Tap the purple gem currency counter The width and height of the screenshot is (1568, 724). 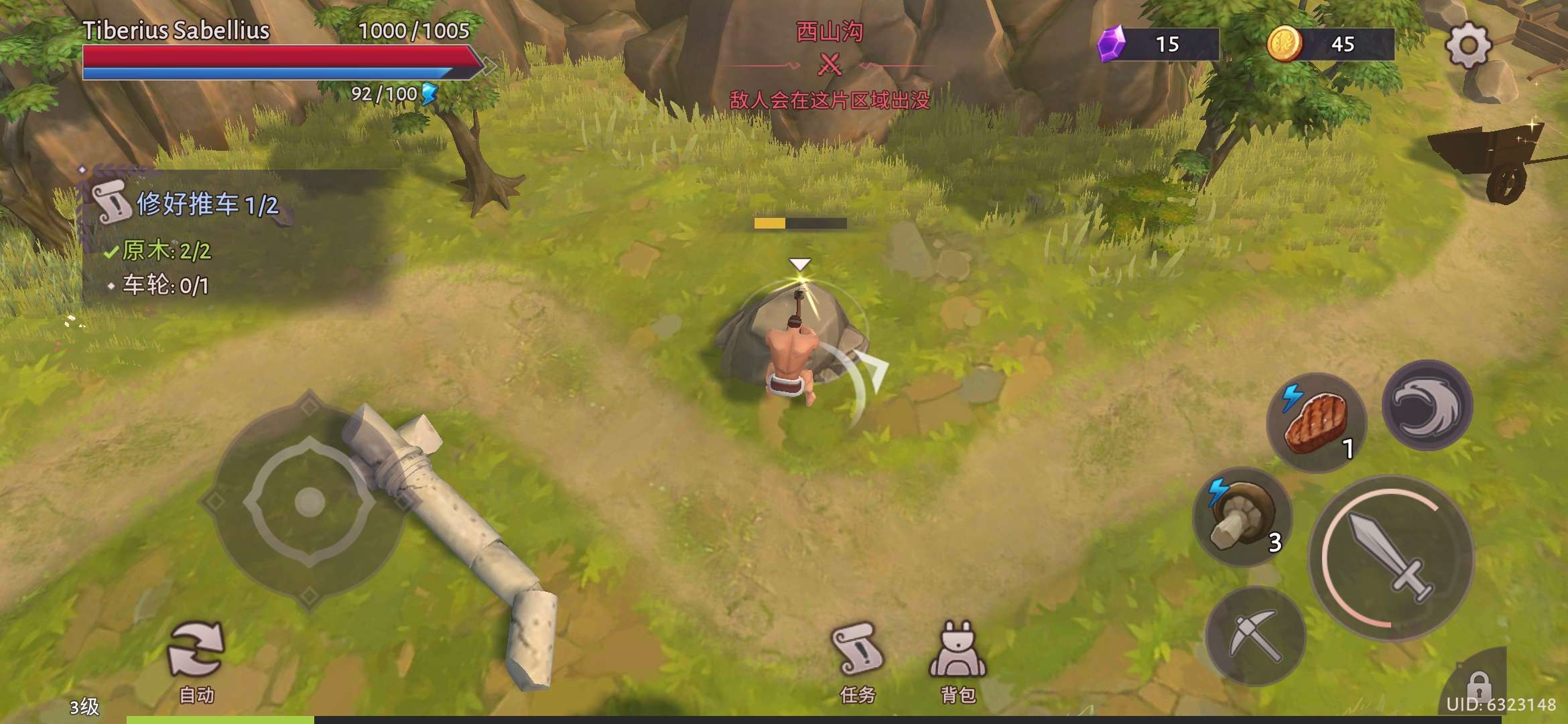pos(1158,44)
